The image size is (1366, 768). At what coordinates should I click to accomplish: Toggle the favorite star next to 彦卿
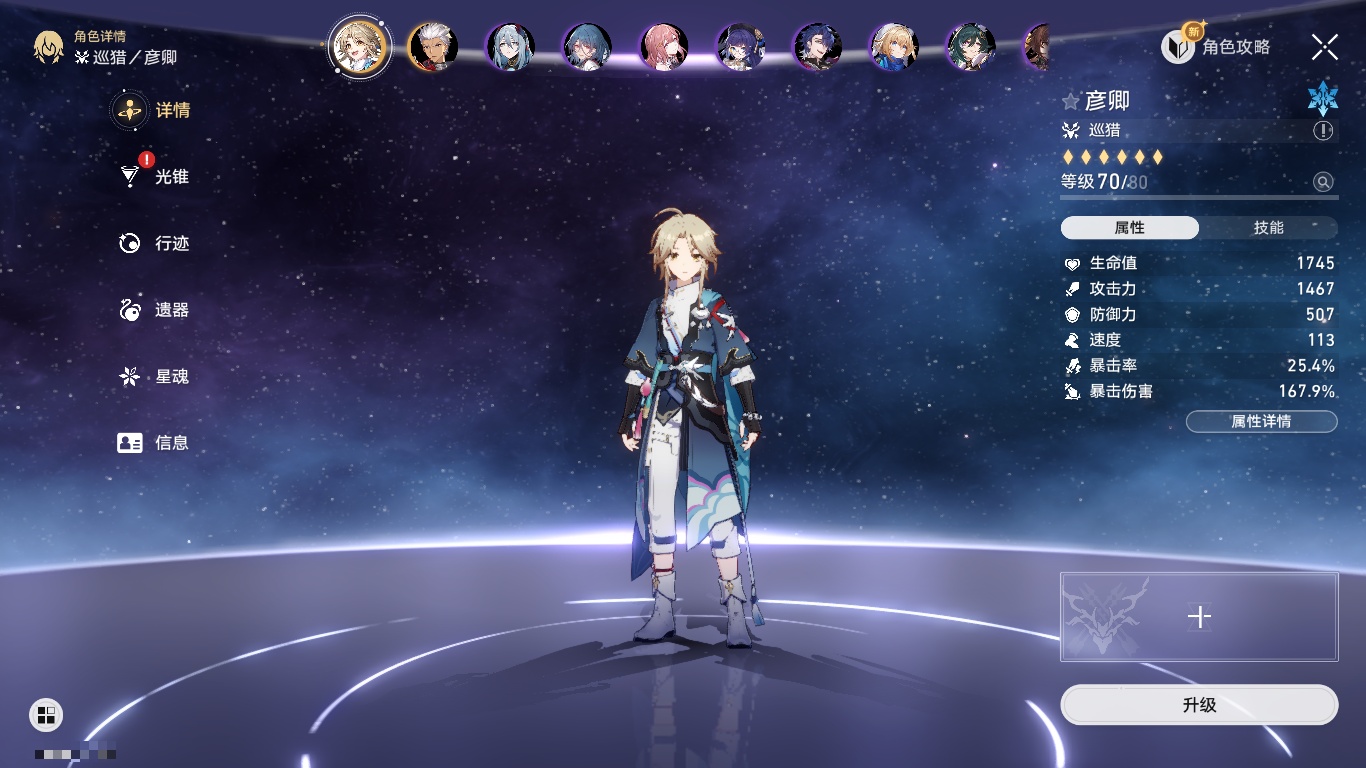point(1071,102)
